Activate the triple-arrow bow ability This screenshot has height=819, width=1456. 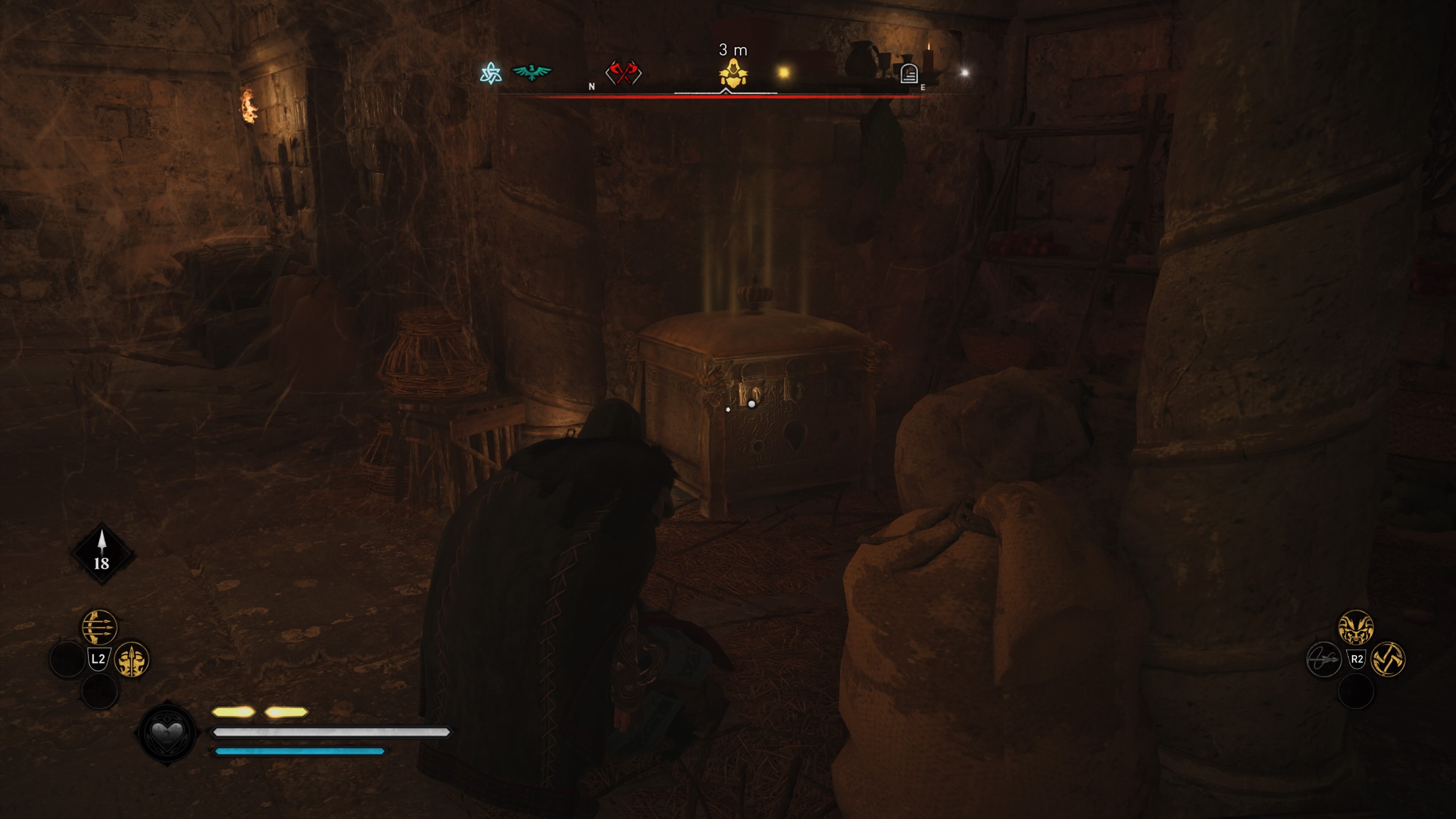[99, 626]
